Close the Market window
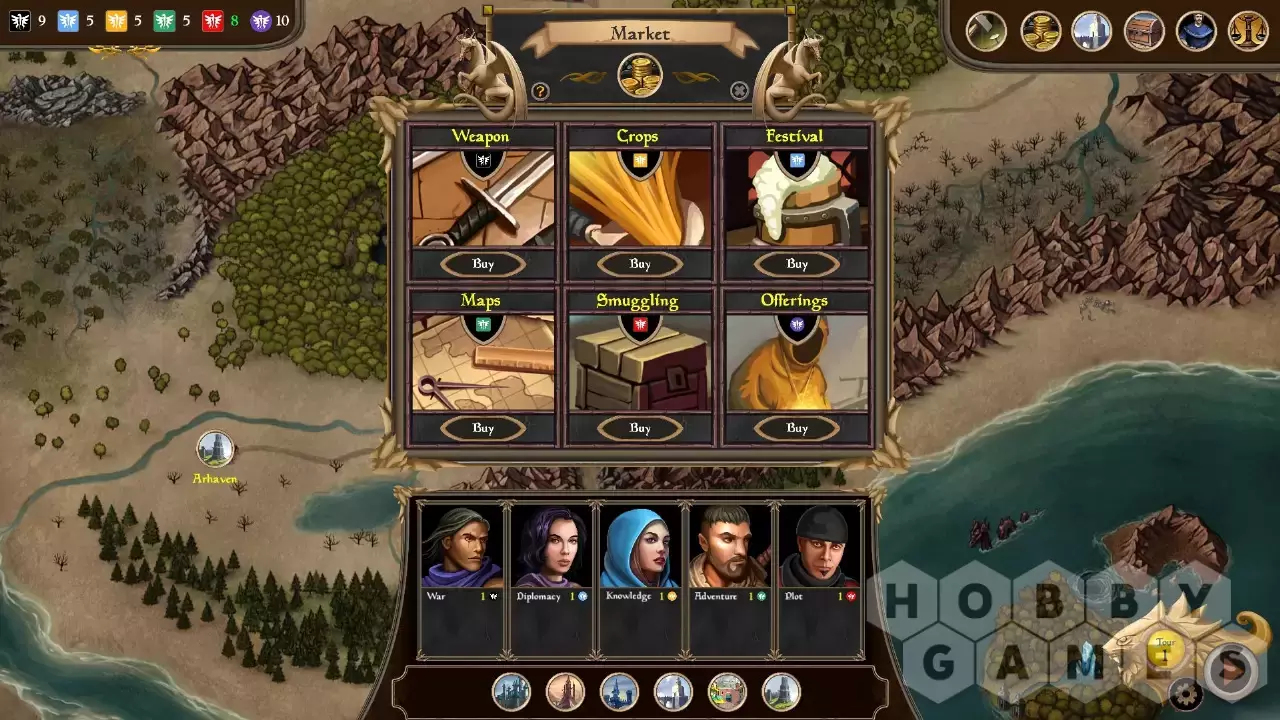The image size is (1280, 720). pyautogui.click(x=739, y=91)
